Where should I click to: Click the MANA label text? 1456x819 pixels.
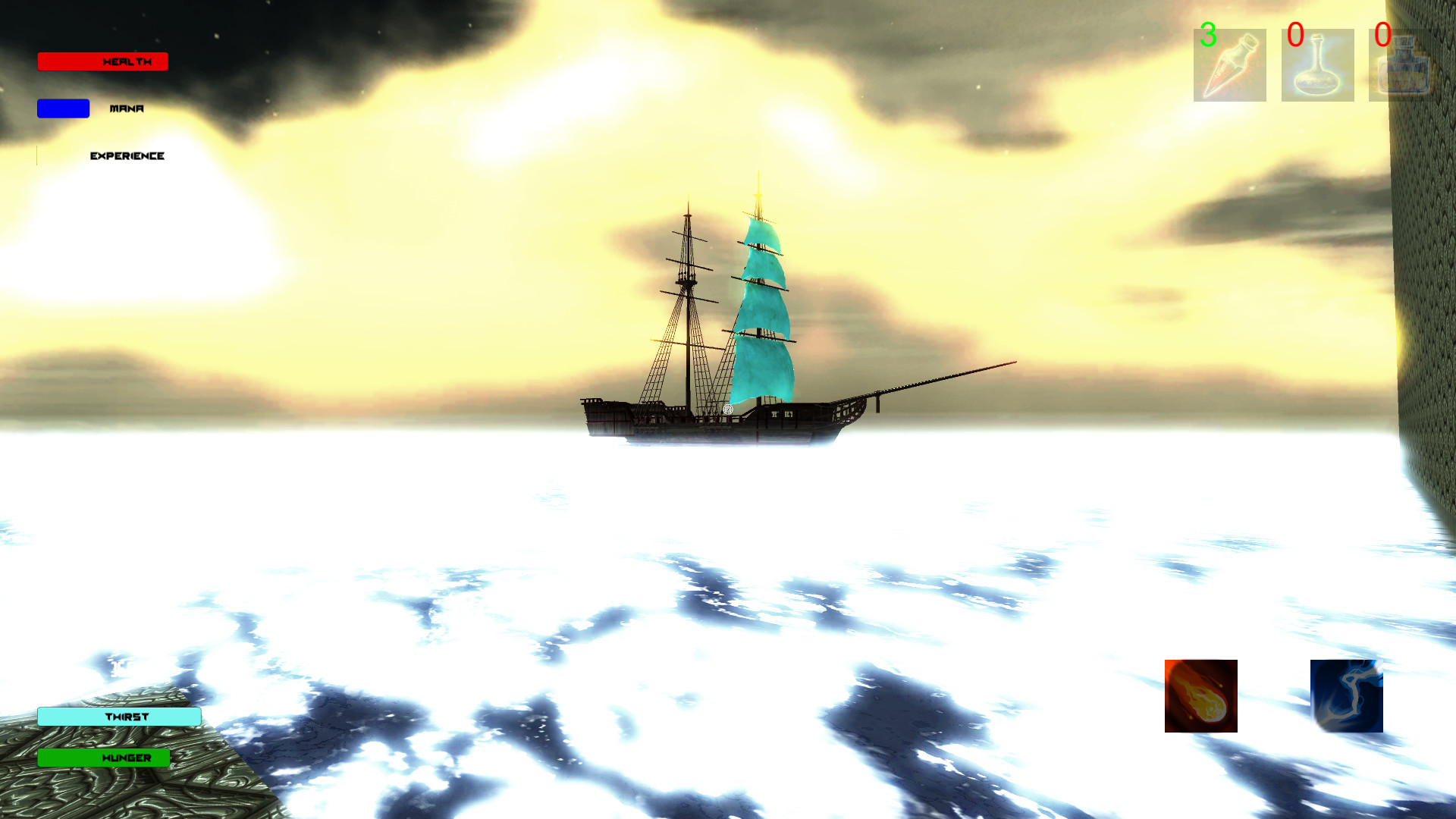pyautogui.click(x=127, y=108)
